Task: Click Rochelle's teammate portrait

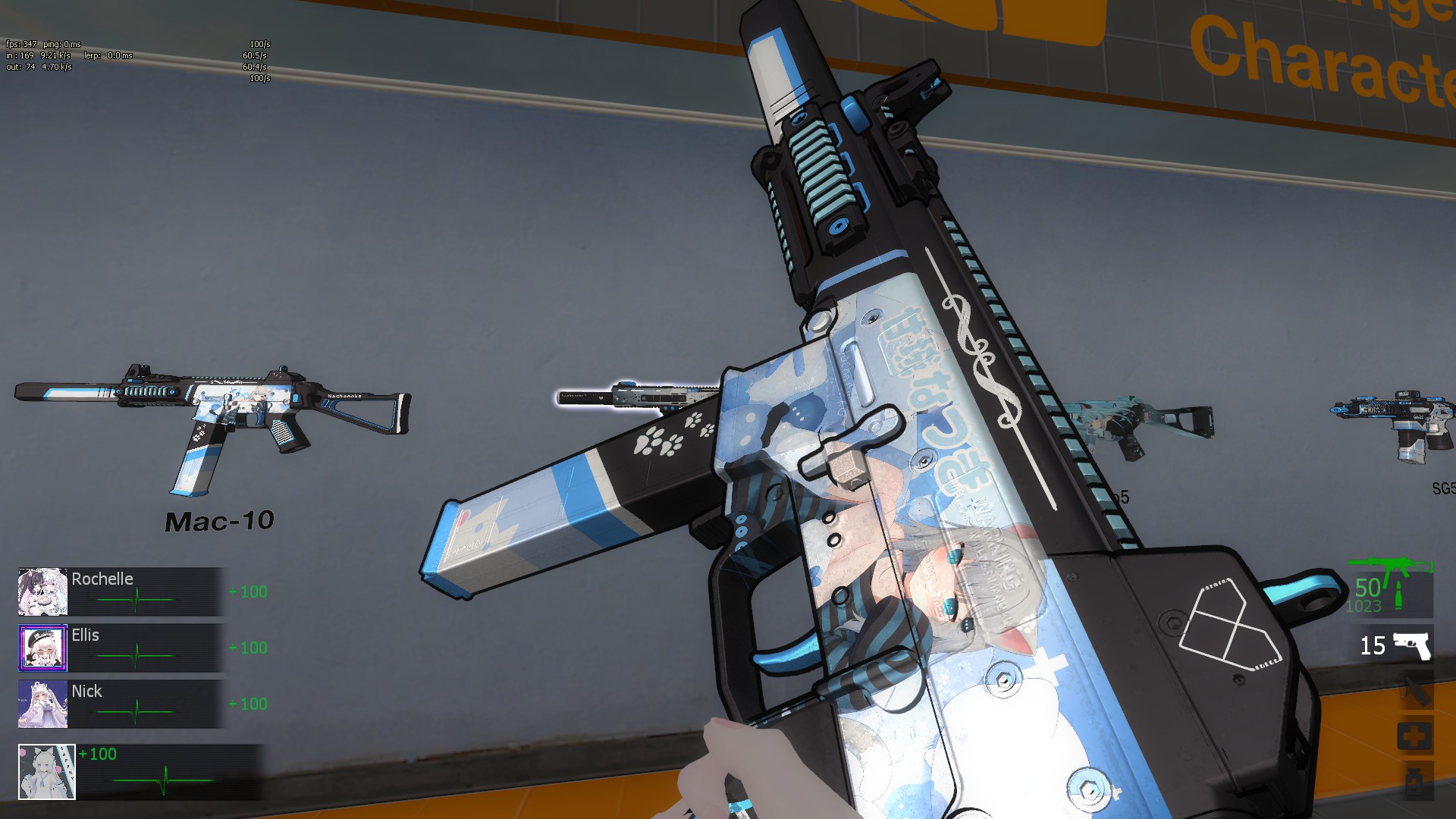Action: [42, 591]
